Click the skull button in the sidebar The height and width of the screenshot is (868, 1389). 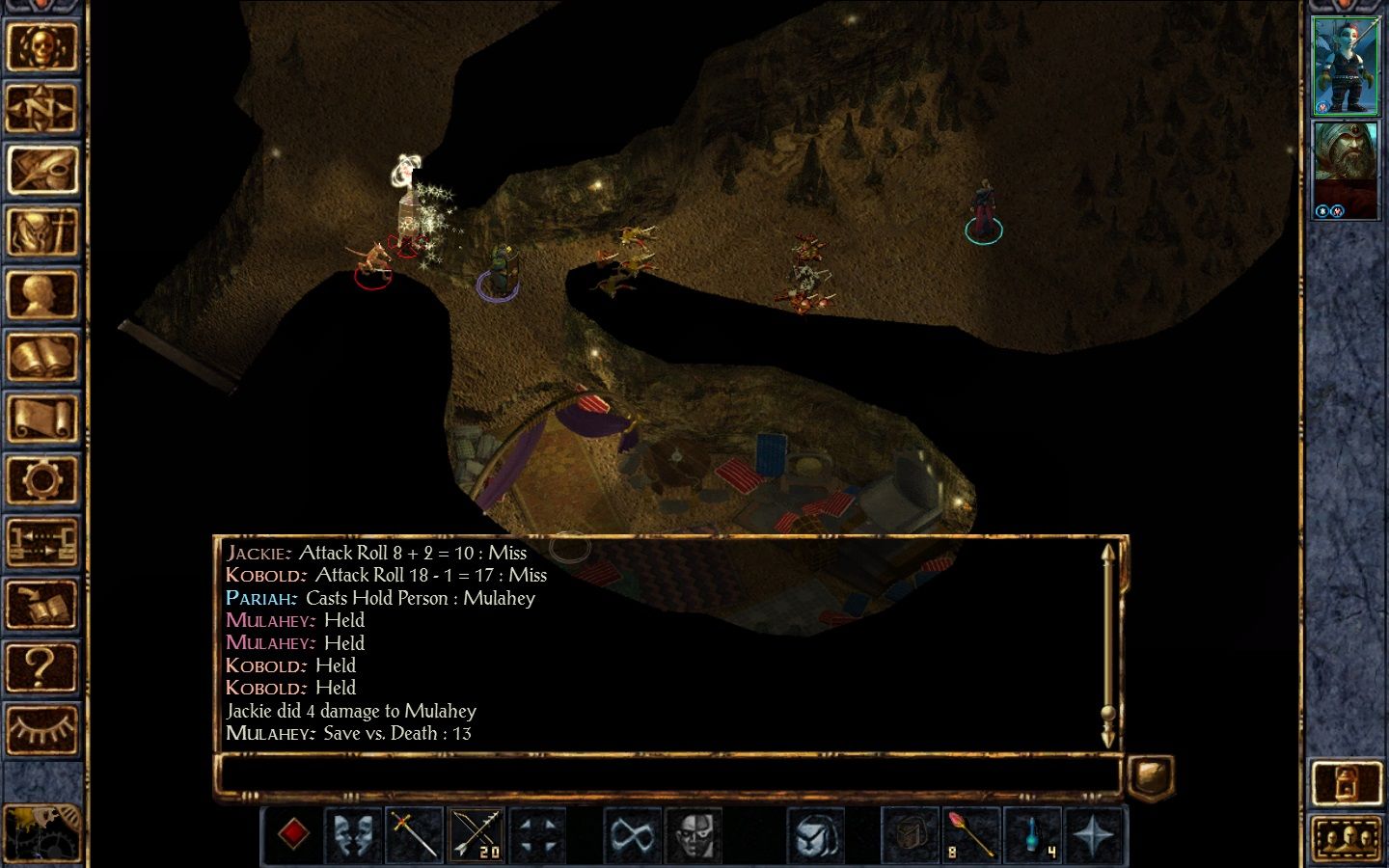coord(41,45)
